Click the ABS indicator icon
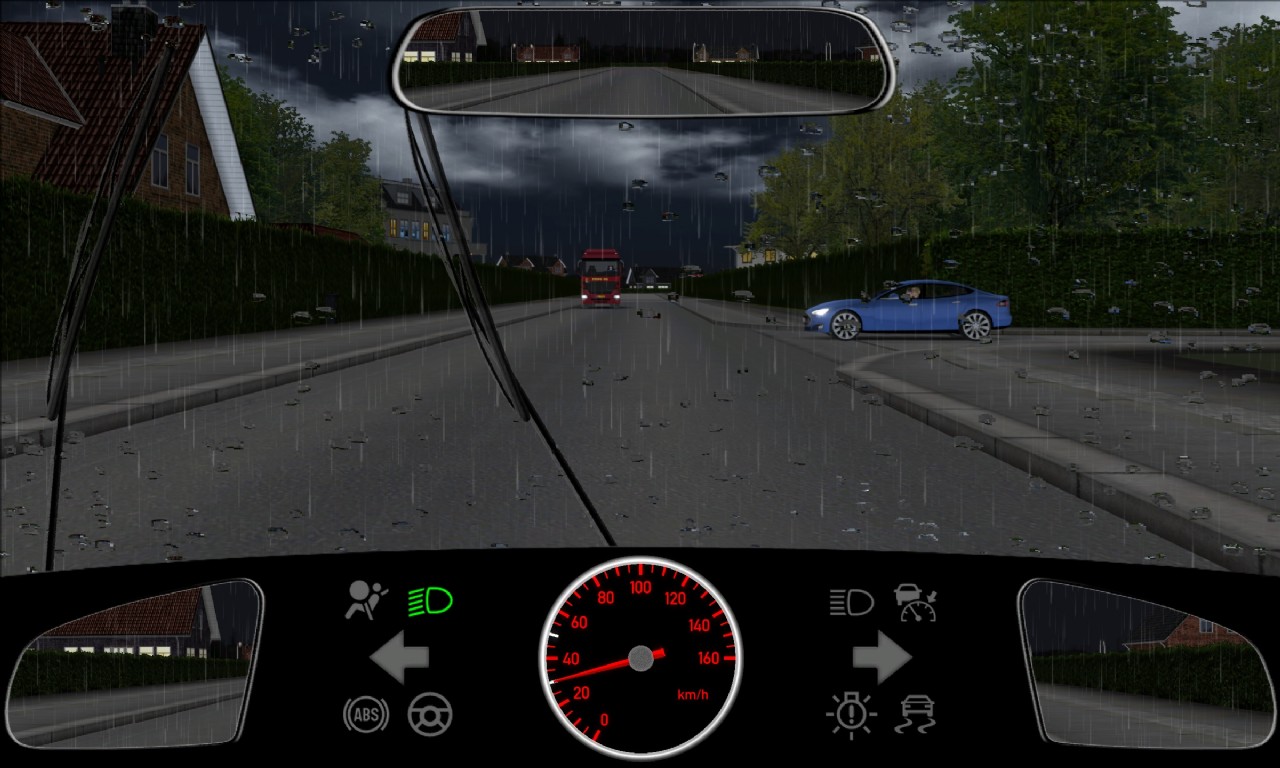Image resolution: width=1280 pixels, height=768 pixels. point(366,714)
